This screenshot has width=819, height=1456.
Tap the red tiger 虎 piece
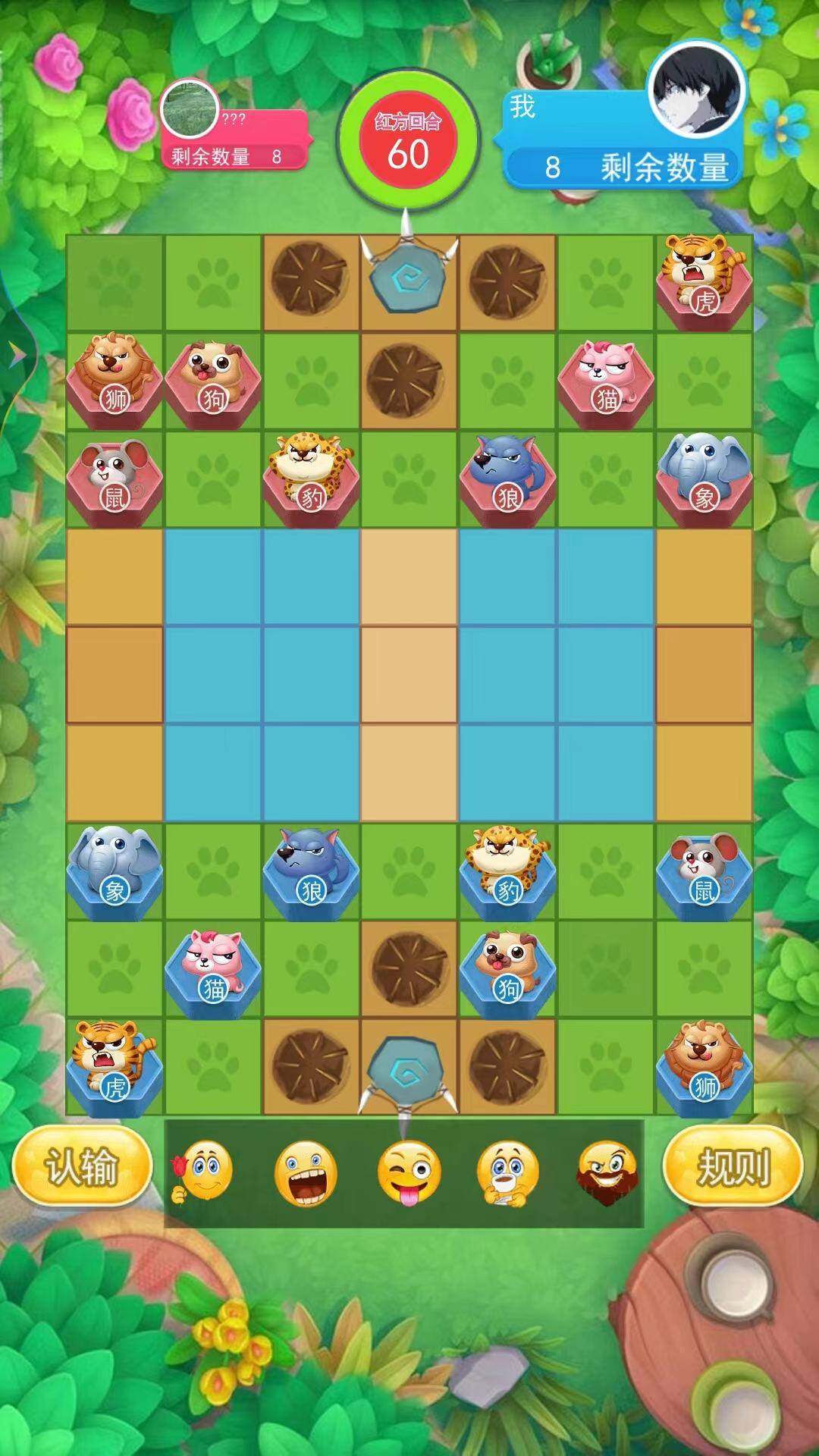point(704,282)
